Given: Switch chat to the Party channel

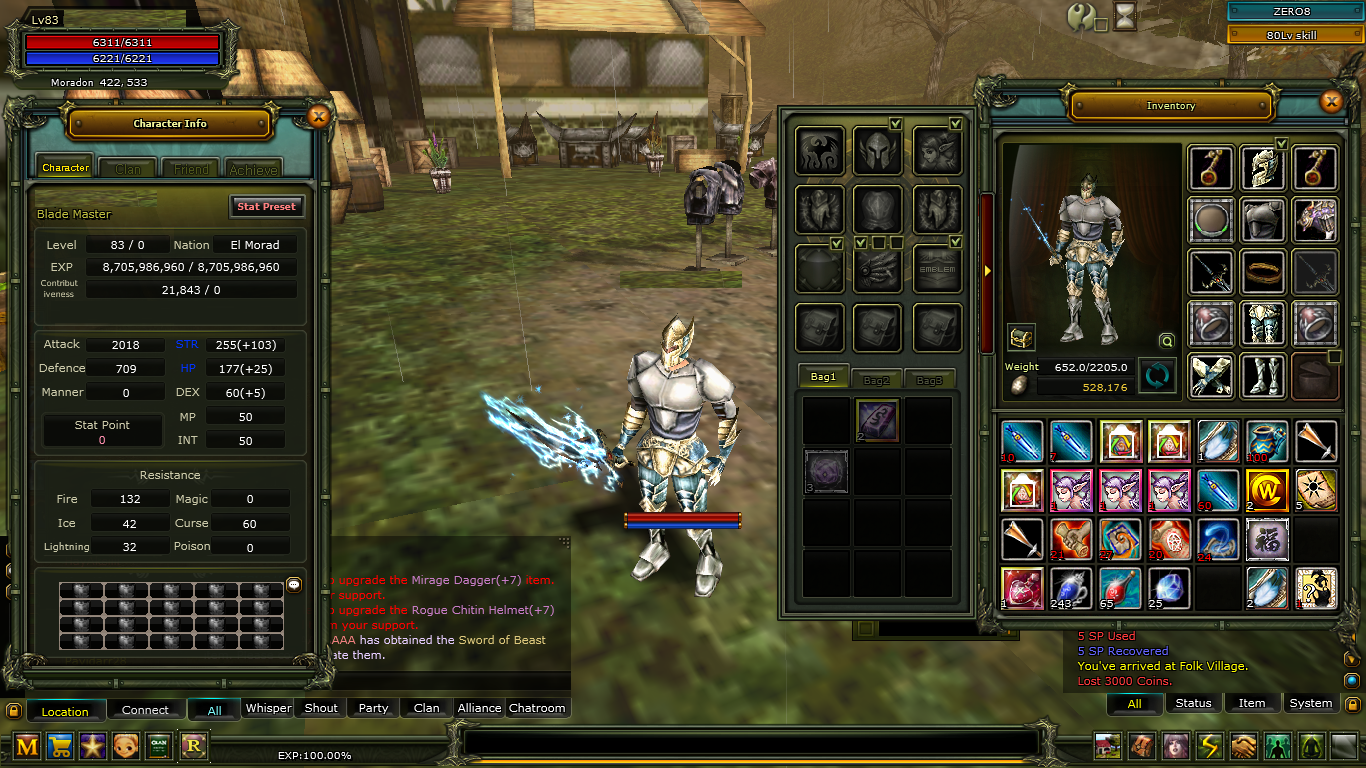Looking at the screenshot, I should click(x=373, y=708).
